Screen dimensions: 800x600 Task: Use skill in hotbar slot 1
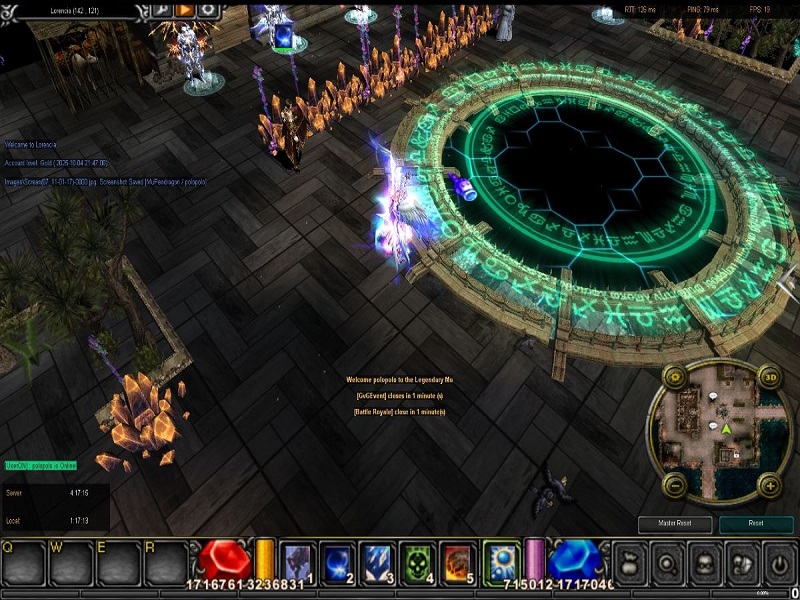[x=299, y=563]
